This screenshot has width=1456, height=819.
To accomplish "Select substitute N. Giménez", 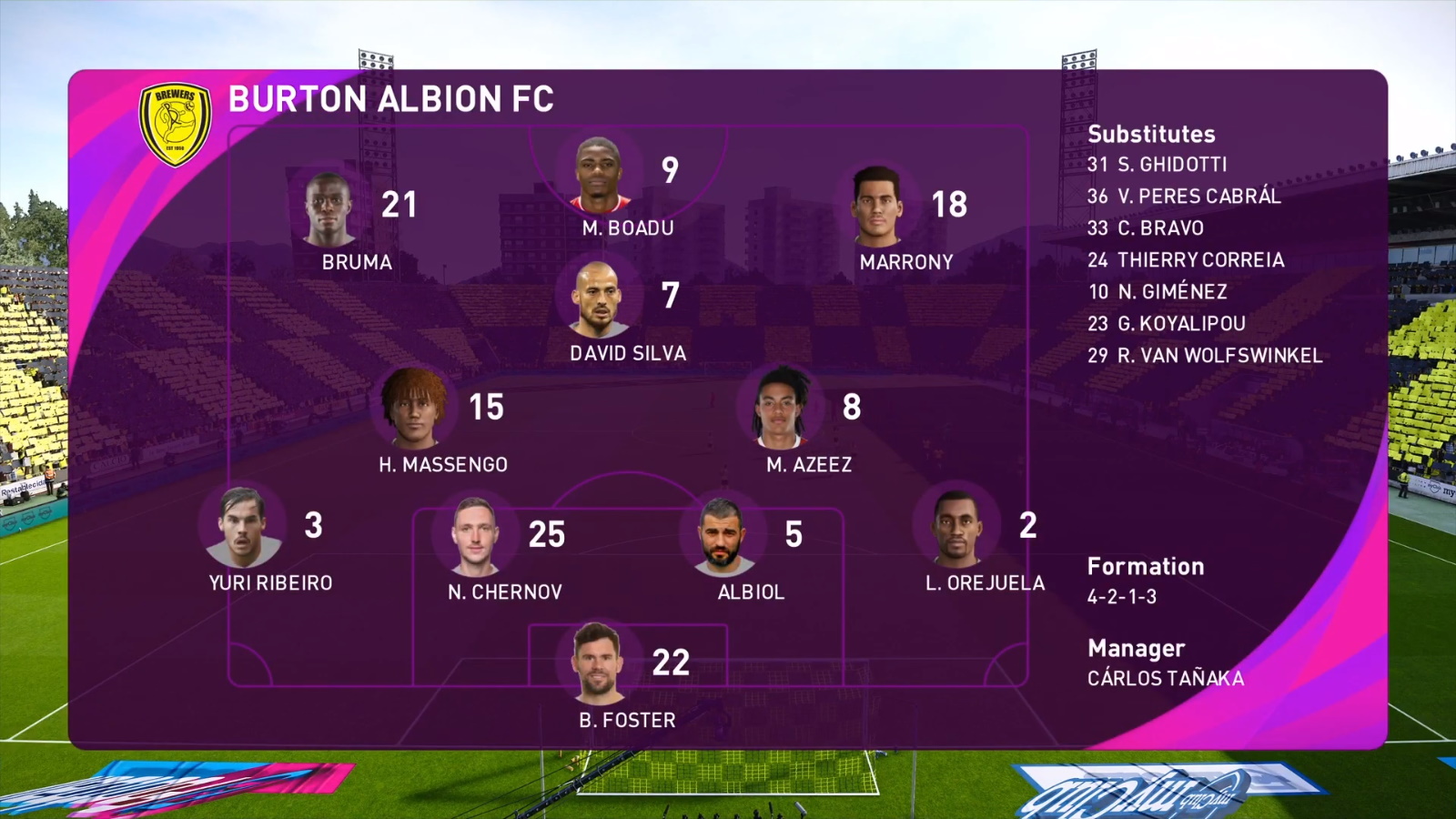I will pos(1158,292).
